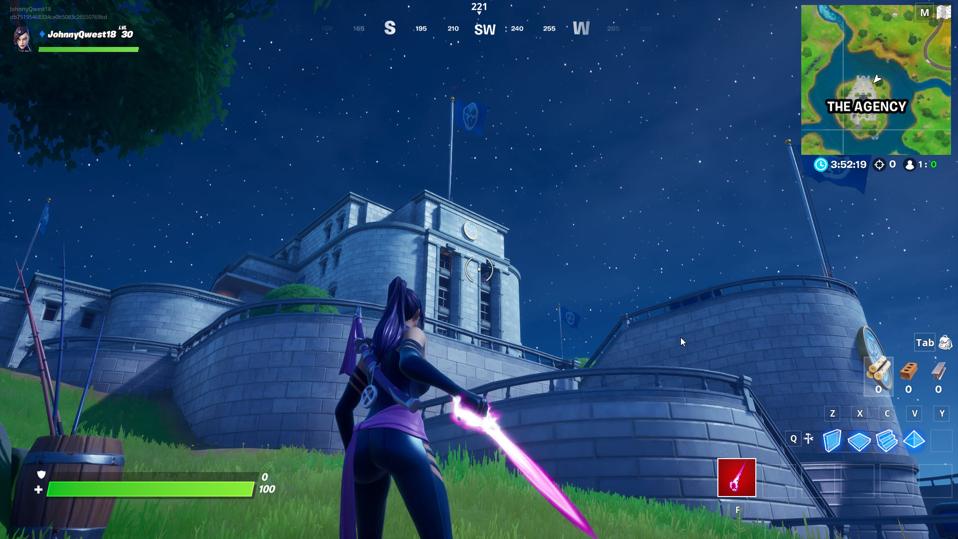The width and height of the screenshot is (958, 539).
Task: Choose the pyramid roof building piece
Action: pyautogui.click(x=914, y=440)
